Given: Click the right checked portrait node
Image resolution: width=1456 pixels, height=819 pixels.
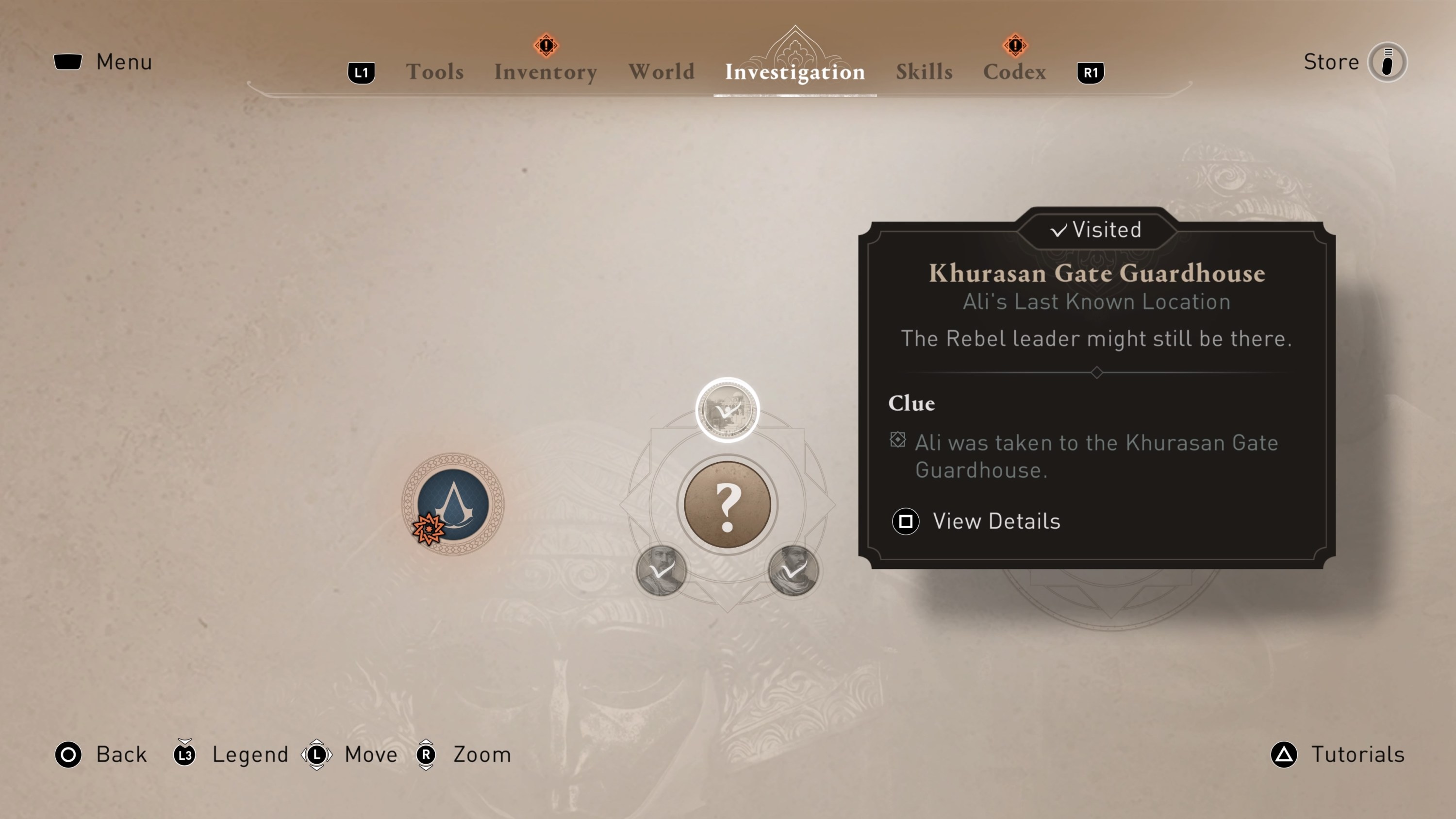Looking at the screenshot, I should (793, 571).
